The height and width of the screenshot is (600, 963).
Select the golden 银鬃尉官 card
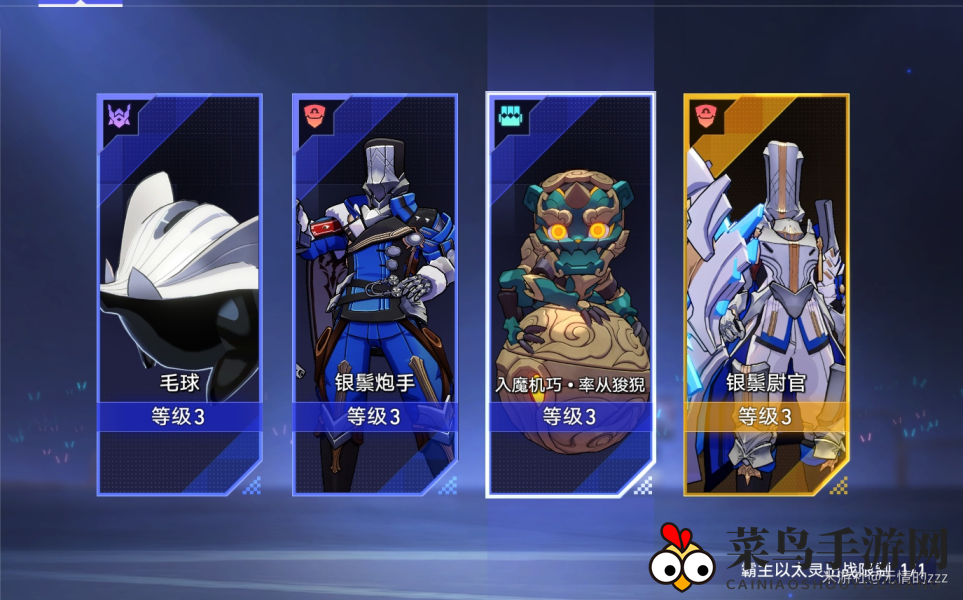(766, 294)
